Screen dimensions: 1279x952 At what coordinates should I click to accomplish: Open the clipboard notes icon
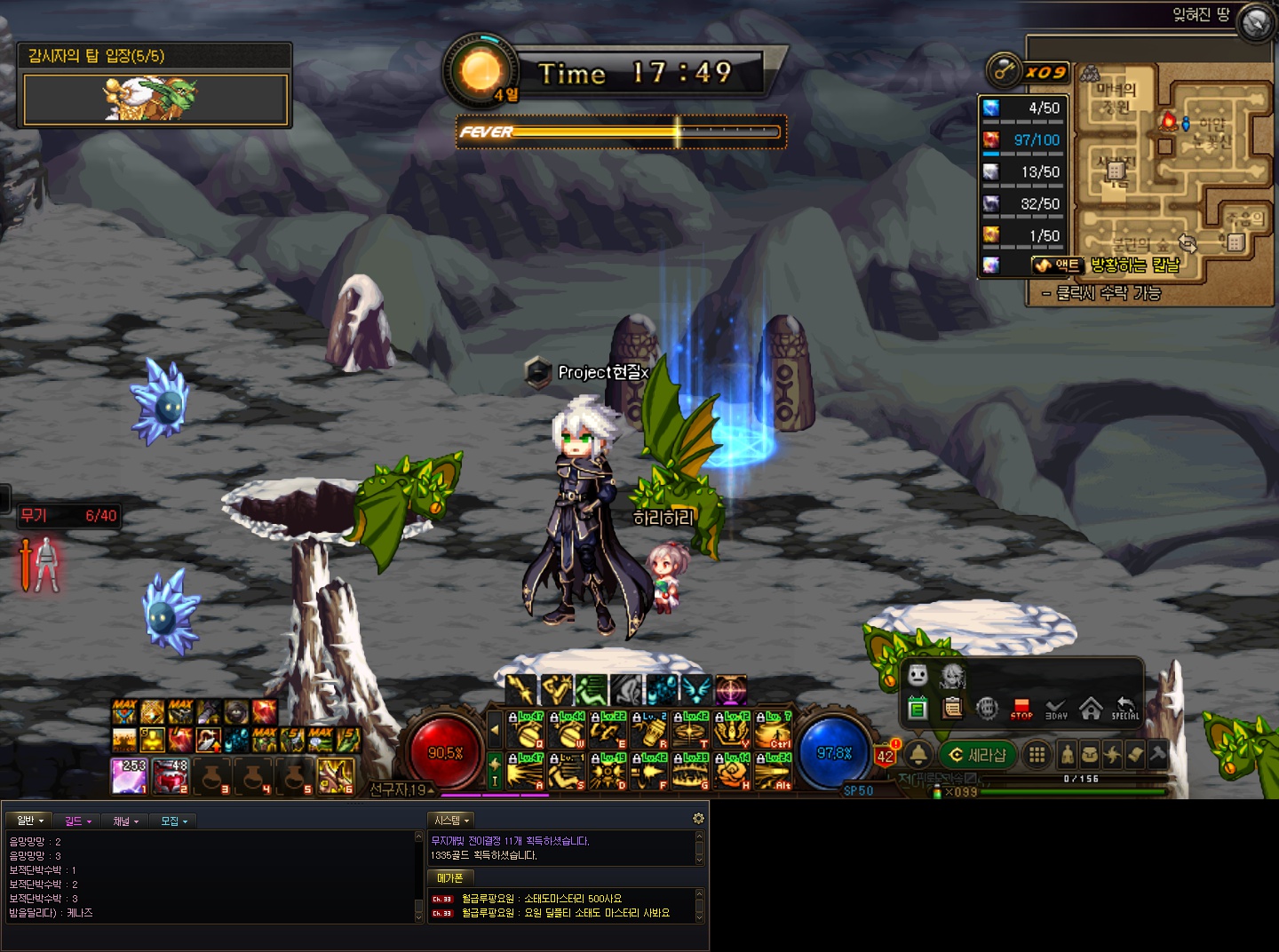pyautogui.click(x=952, y=709)
